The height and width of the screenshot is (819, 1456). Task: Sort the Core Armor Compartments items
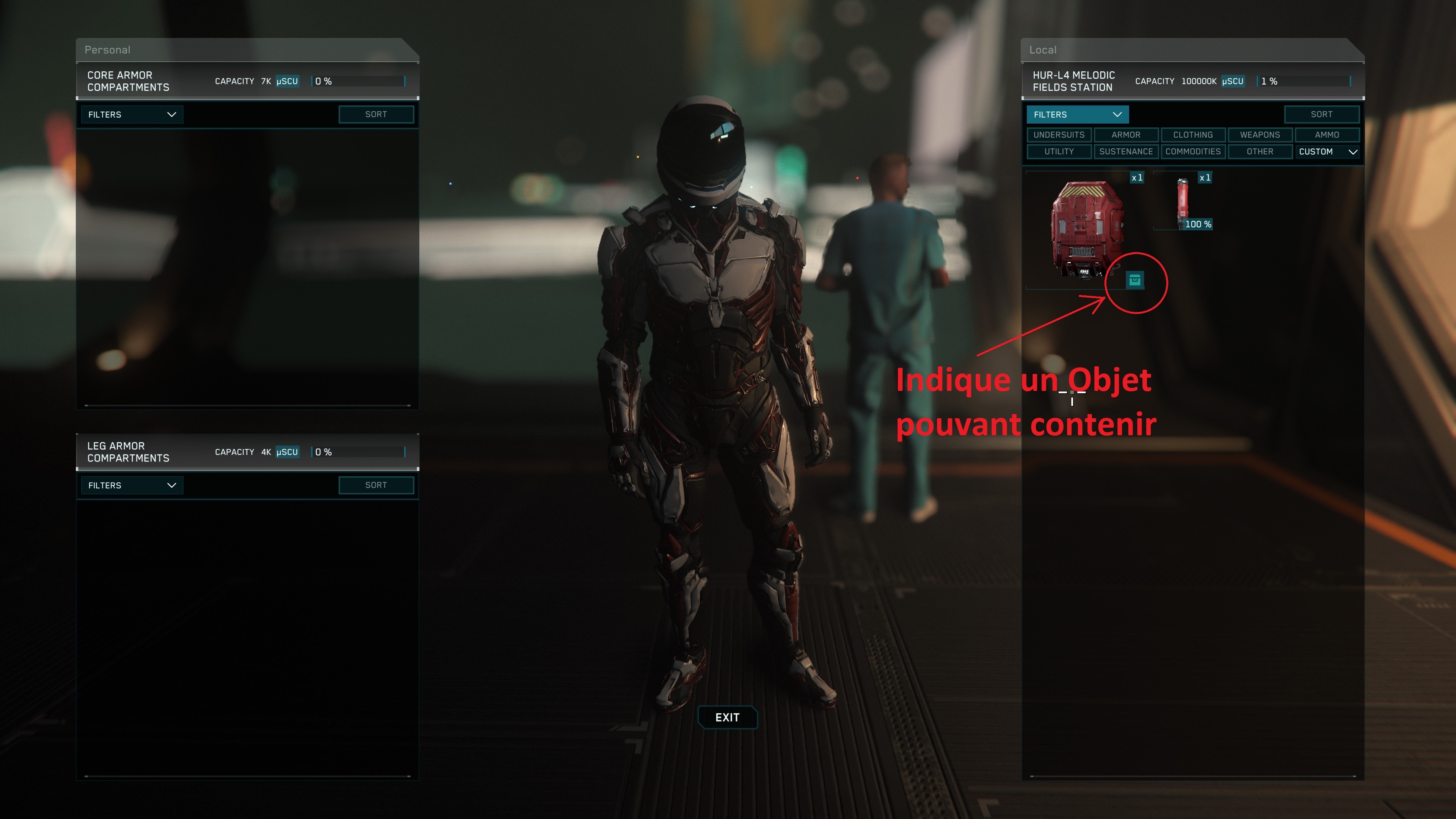click(376, 115)
